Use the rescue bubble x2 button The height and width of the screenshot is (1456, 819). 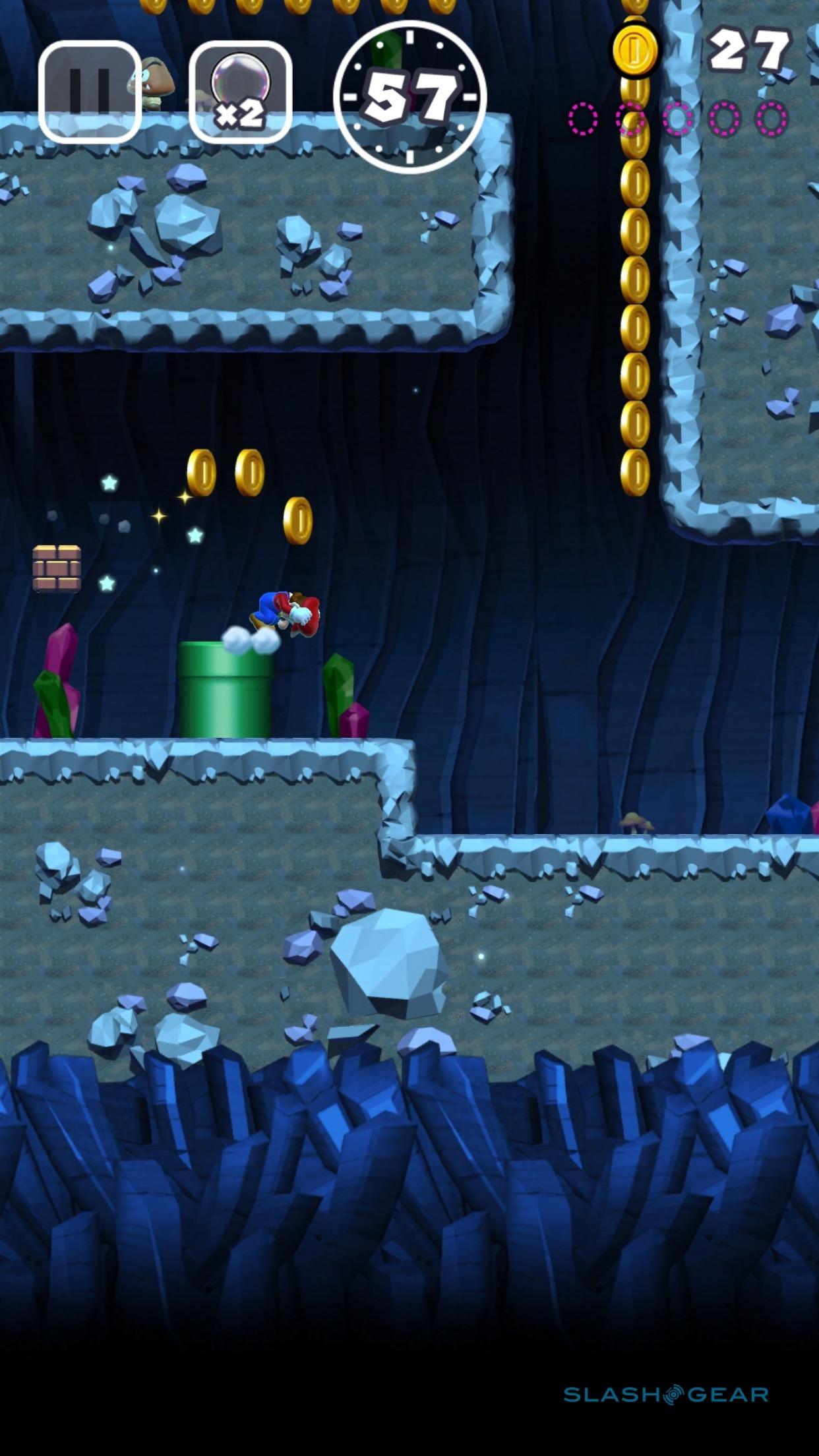pos(241,92)
